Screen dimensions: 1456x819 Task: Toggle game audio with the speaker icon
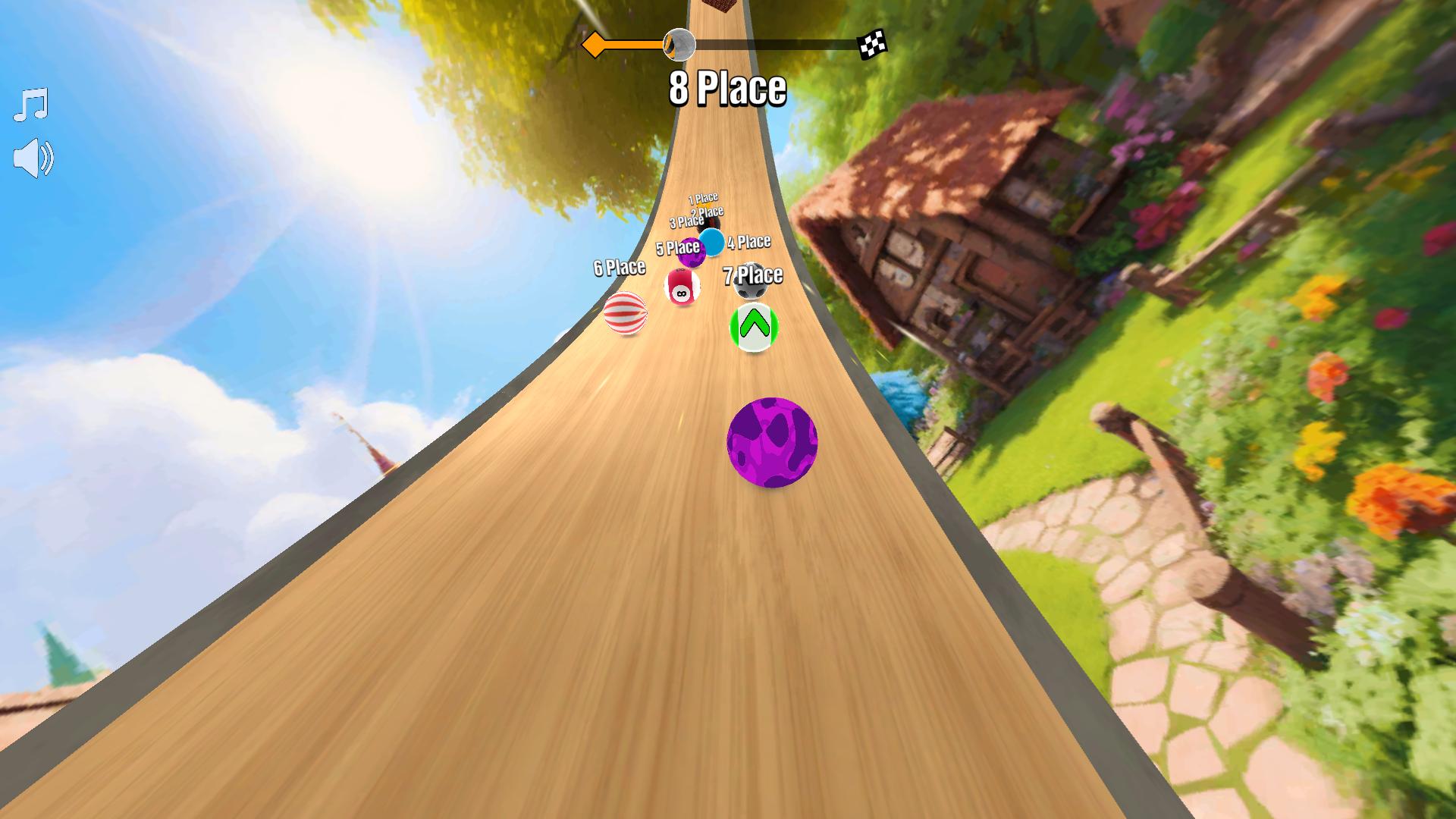tap(34, 157)
